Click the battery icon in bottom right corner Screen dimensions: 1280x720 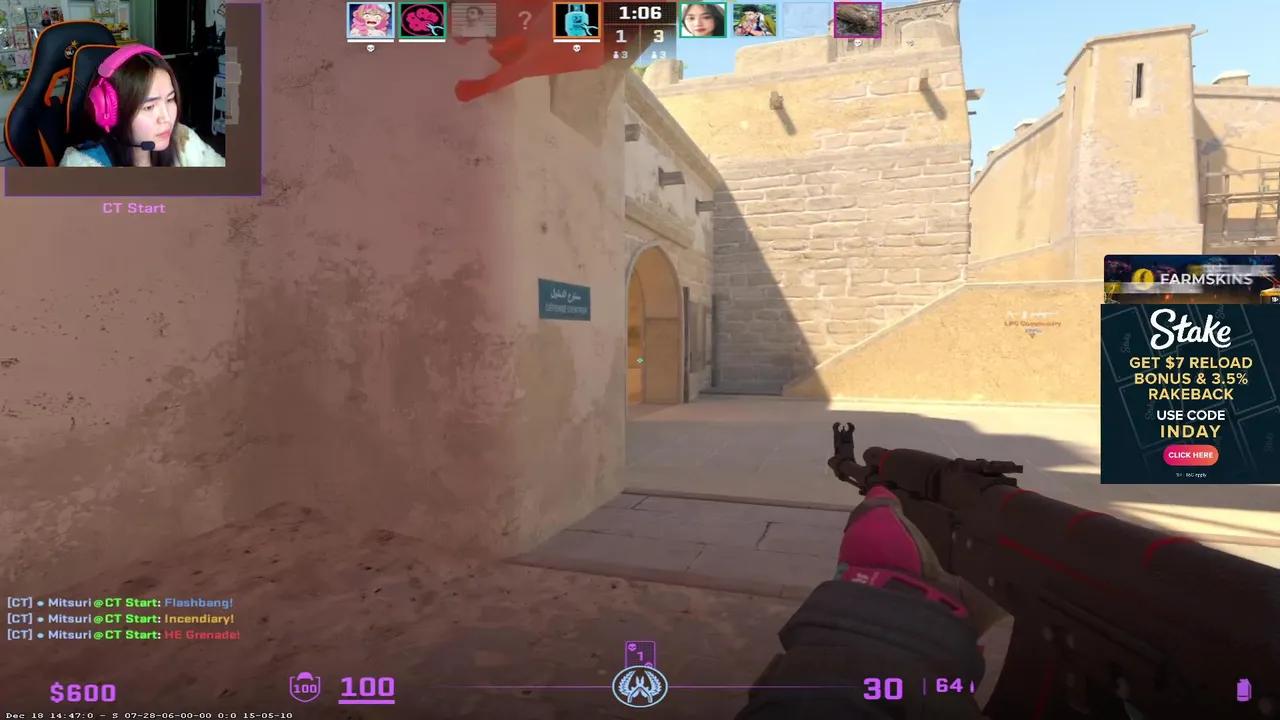point(1244,688)
